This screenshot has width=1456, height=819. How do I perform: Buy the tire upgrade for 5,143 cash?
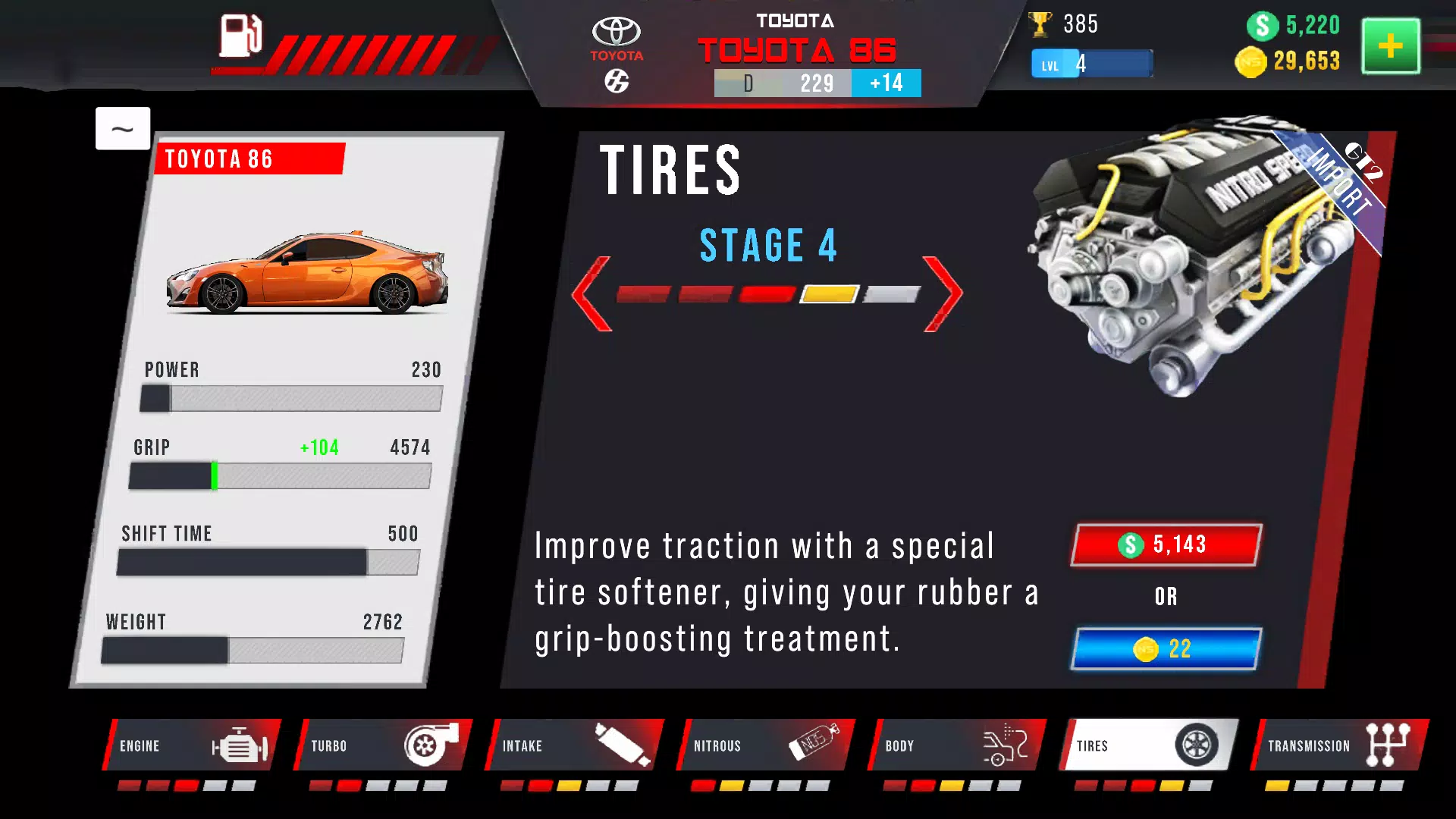(x=1166, y=544)
